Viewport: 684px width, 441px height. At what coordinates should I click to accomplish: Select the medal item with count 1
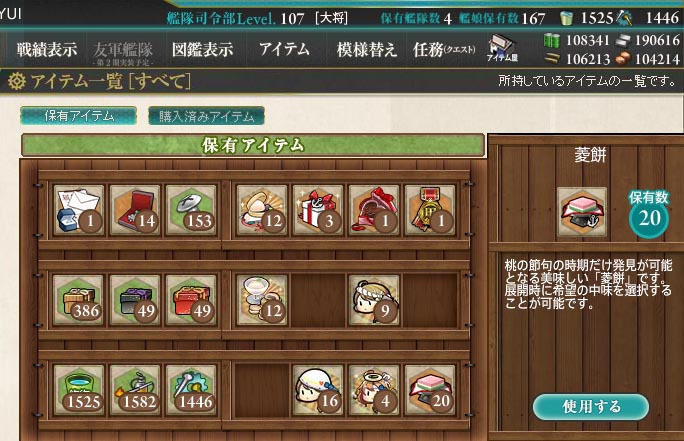[x=430, y=209]
